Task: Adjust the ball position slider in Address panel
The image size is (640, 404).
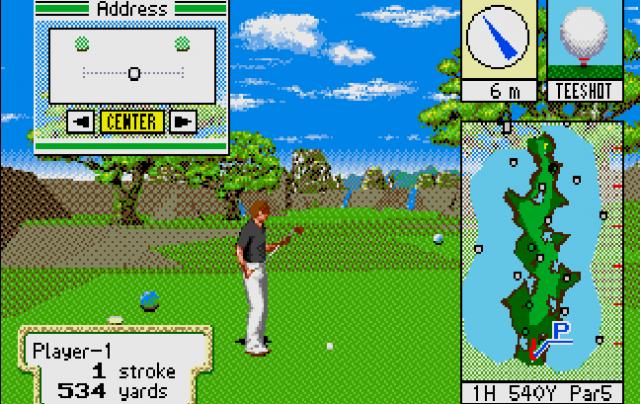Action: pos(133,73)
